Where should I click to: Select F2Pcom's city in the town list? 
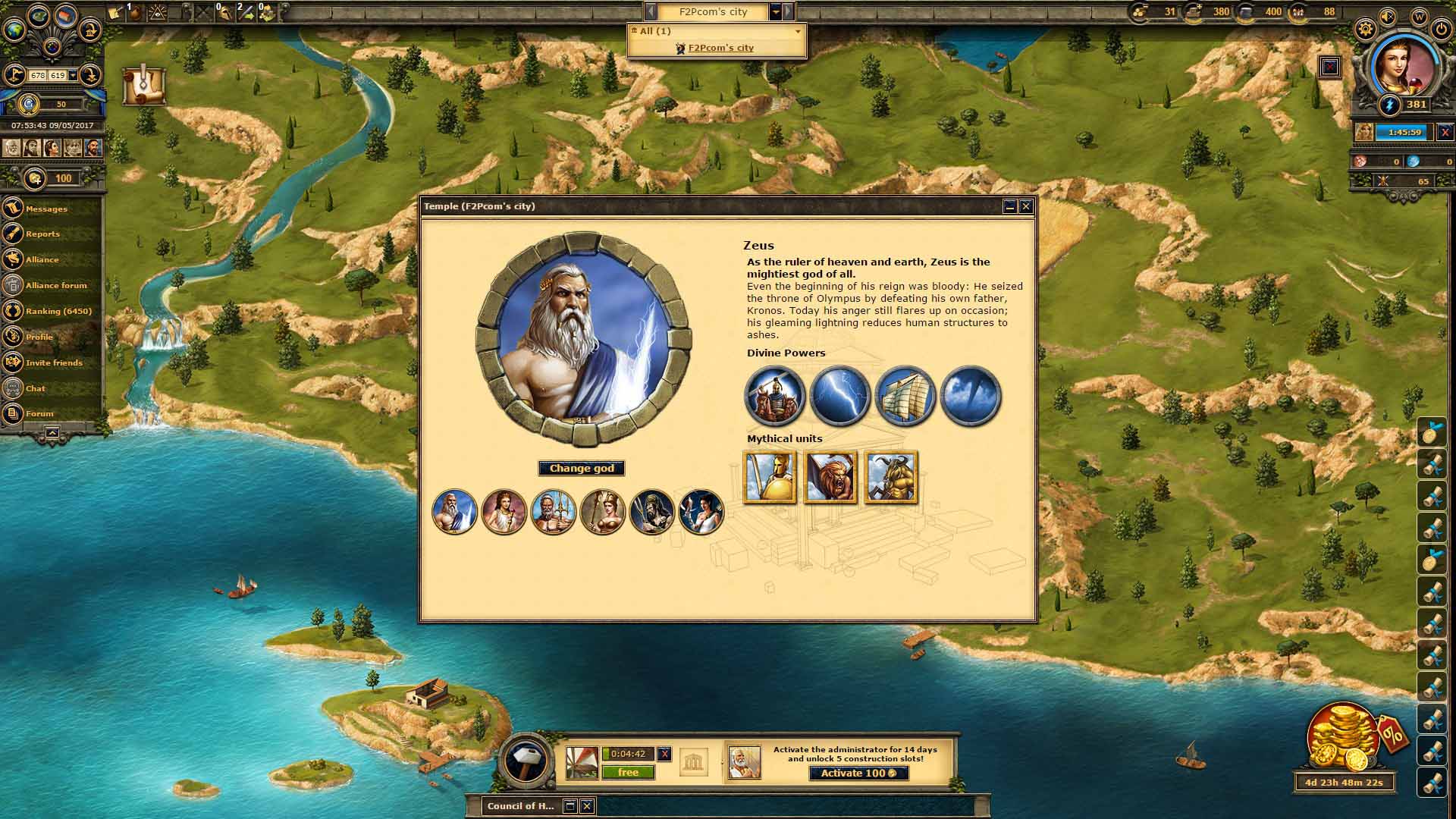(x=720, y=48)
